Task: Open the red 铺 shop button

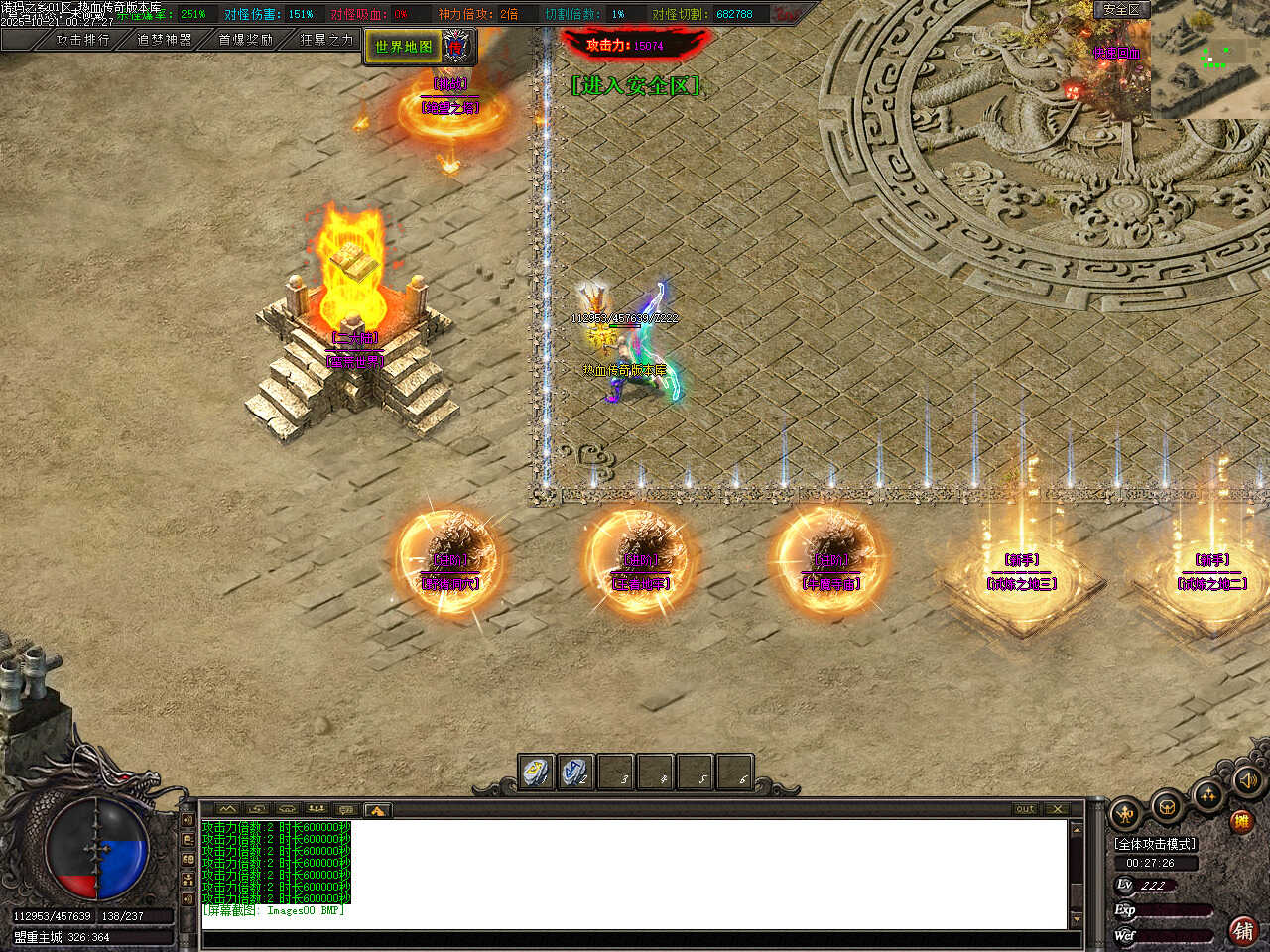Action: [x=1242, y=930]
